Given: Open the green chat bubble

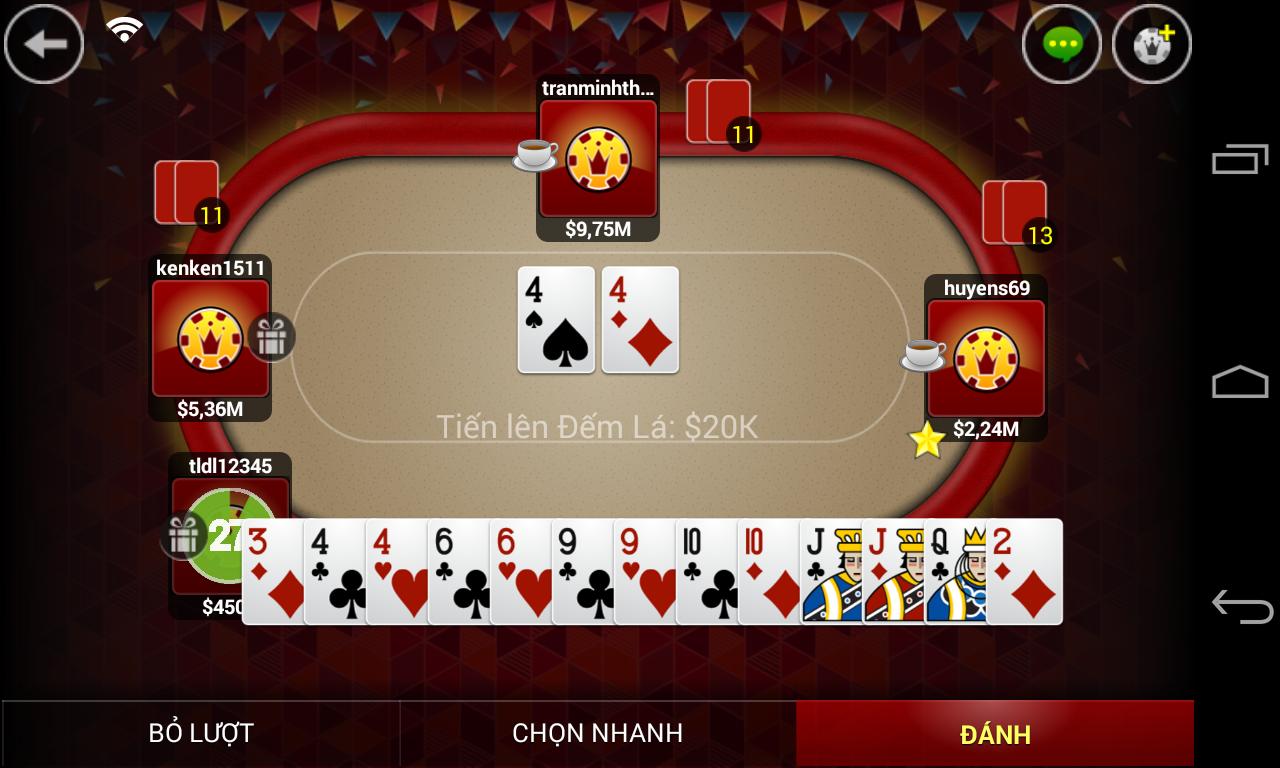Looking at the screenshot, I should [1061, 44].
